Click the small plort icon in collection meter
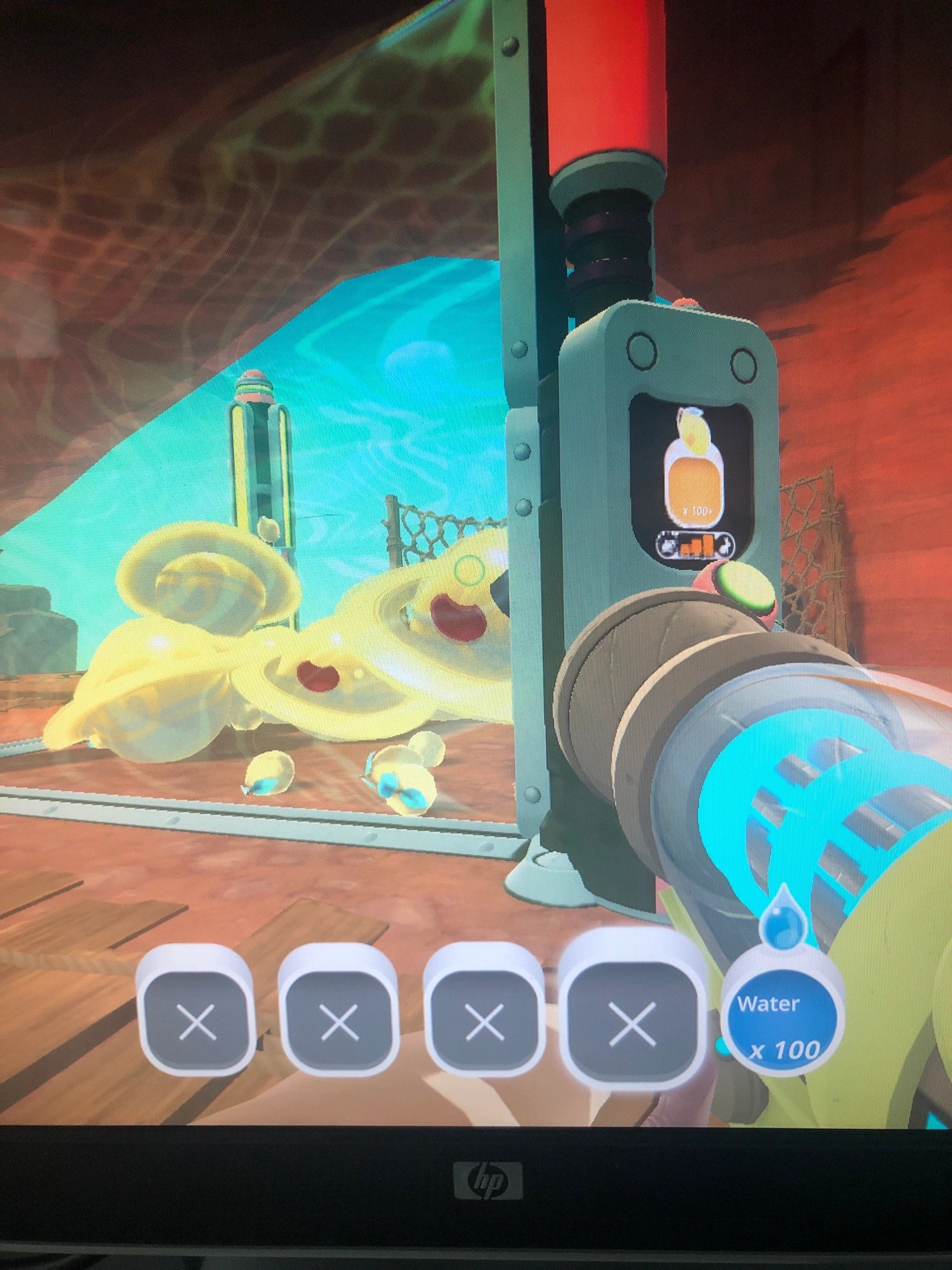Screen dimensions: 952x1270 click(x=668, y=546)
